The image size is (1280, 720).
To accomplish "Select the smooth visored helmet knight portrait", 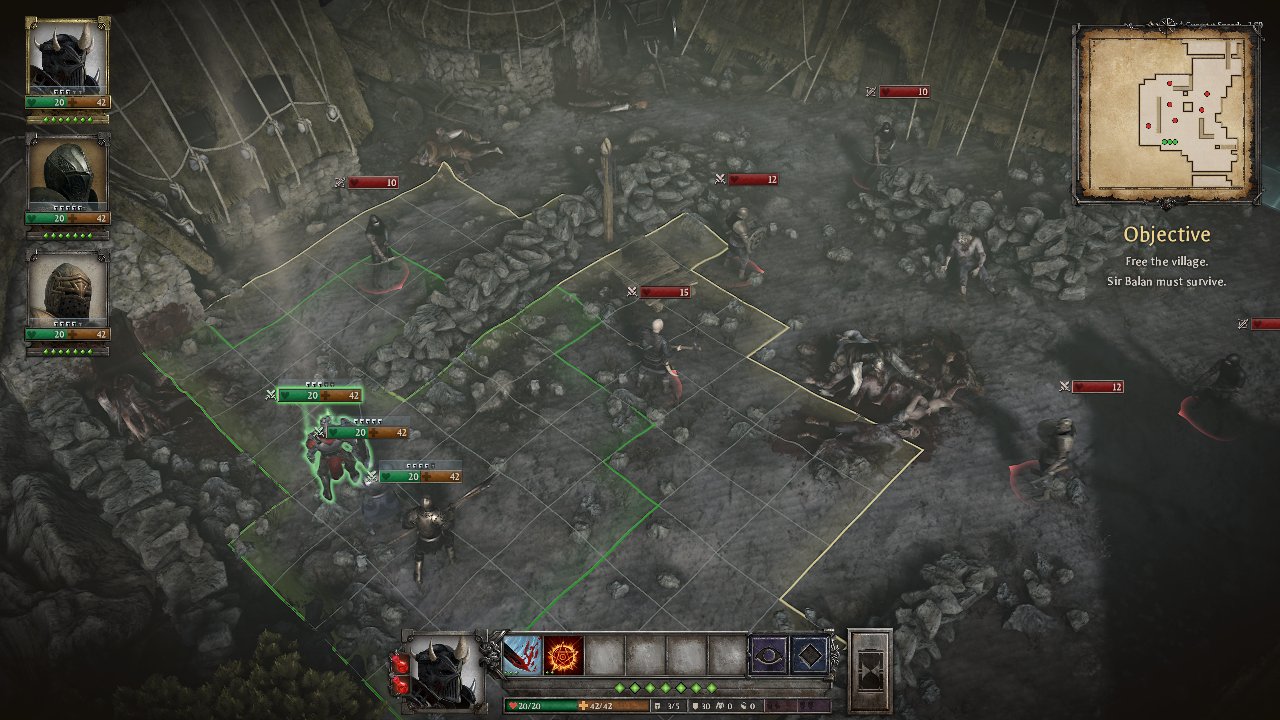I will pyautogui.click(x=67, y=173).
